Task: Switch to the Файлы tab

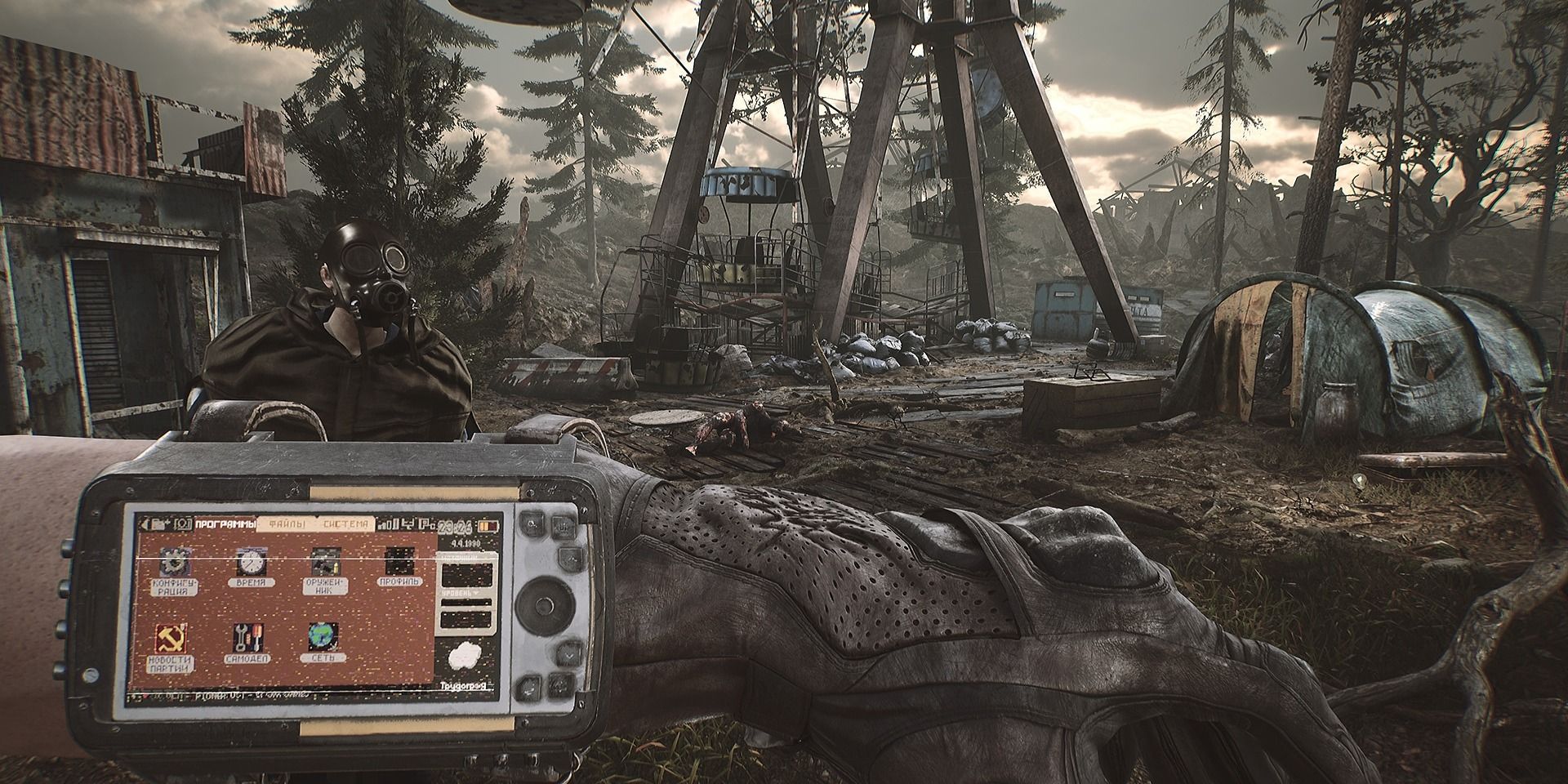Action: 287,523
